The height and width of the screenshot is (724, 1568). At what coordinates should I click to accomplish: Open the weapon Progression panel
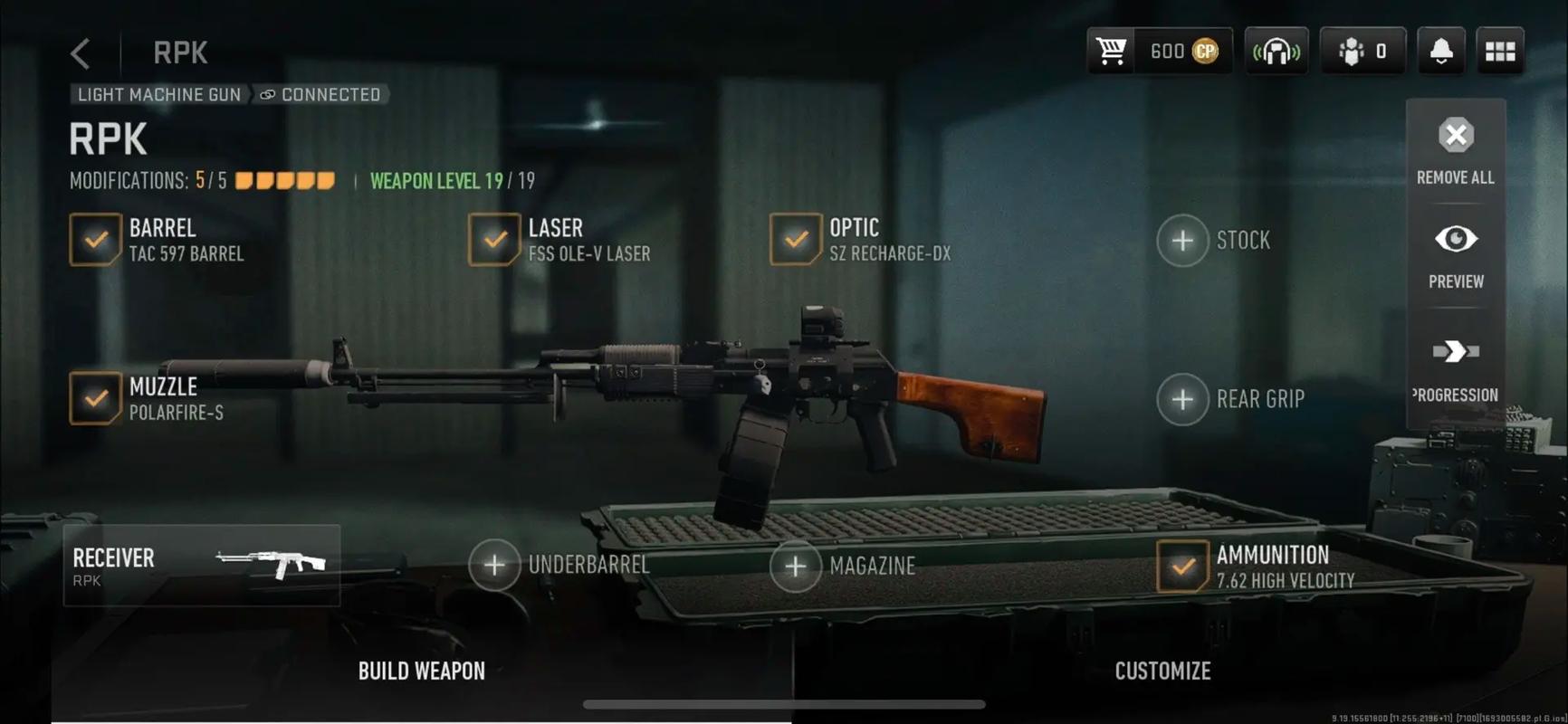(x=1455, y=367)
